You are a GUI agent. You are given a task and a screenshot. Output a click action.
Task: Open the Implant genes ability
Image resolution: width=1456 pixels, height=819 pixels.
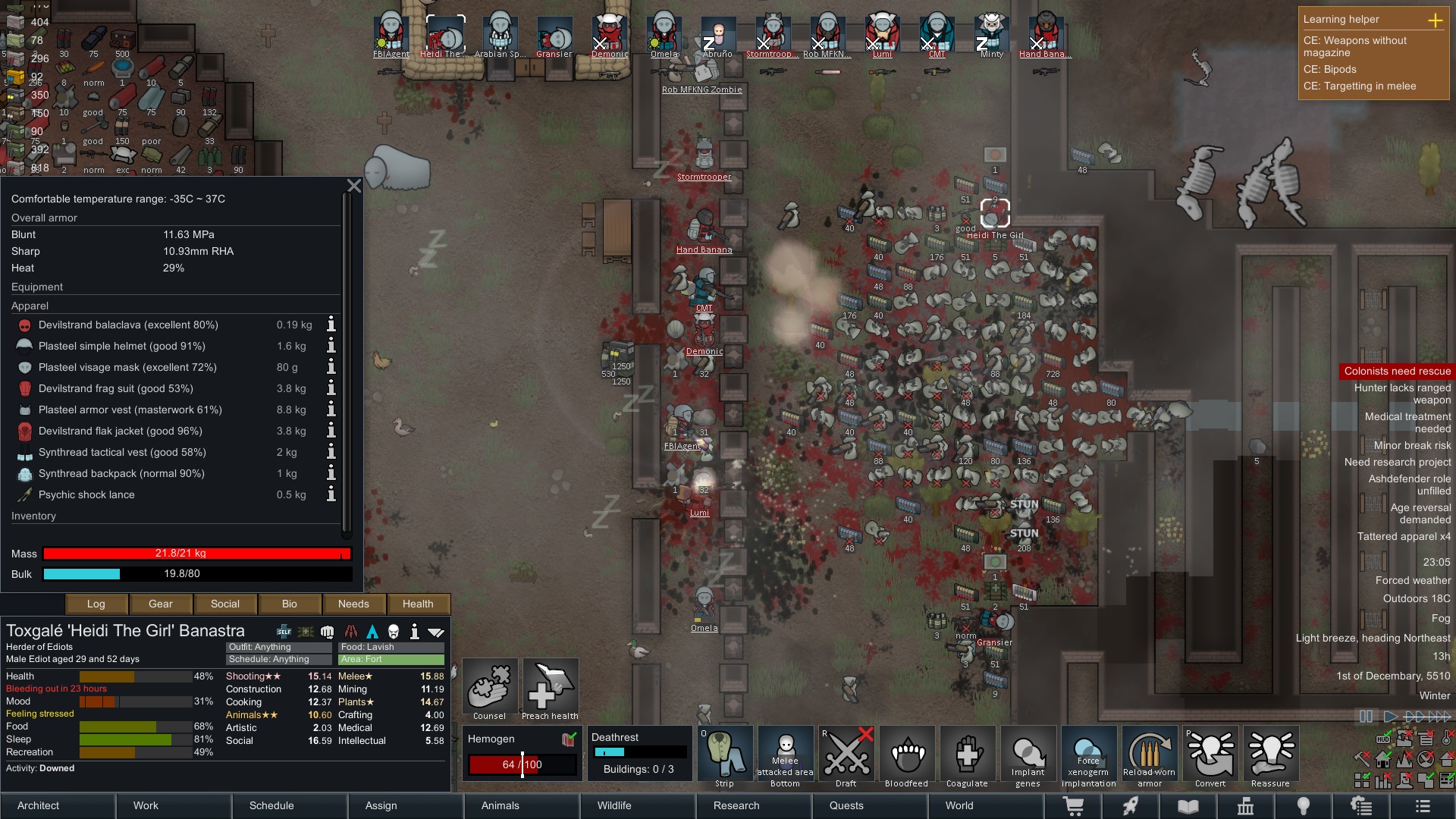[x=1028, y=755]
